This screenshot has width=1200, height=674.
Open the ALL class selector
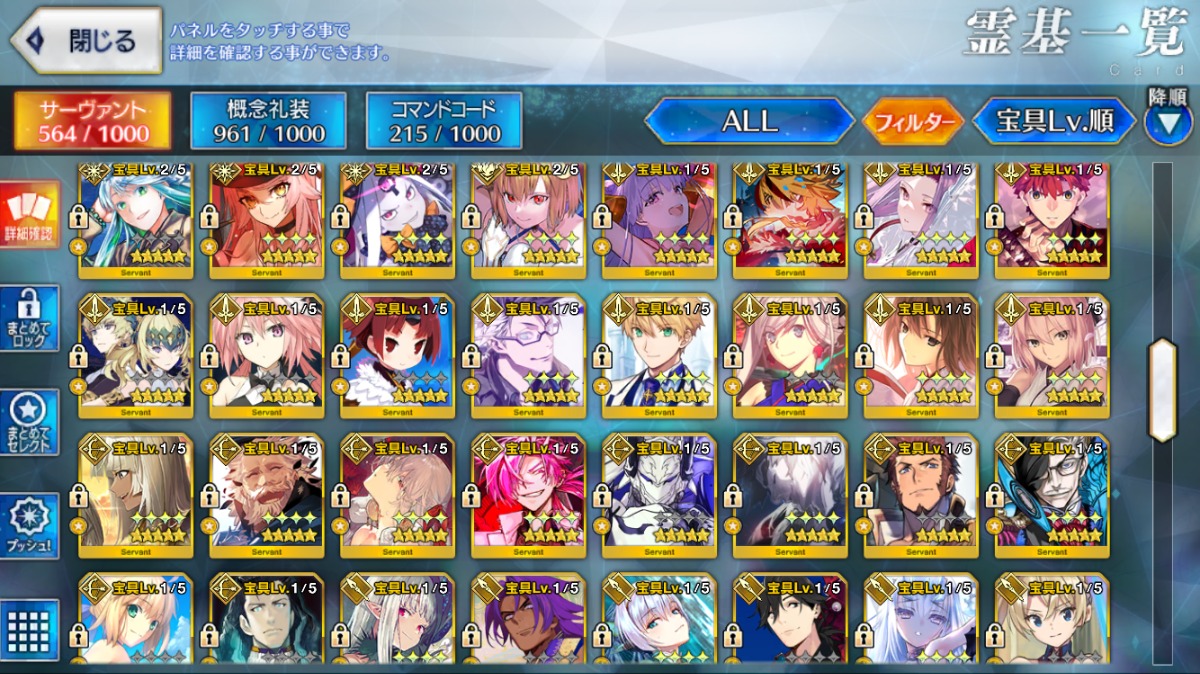[750, 122]
